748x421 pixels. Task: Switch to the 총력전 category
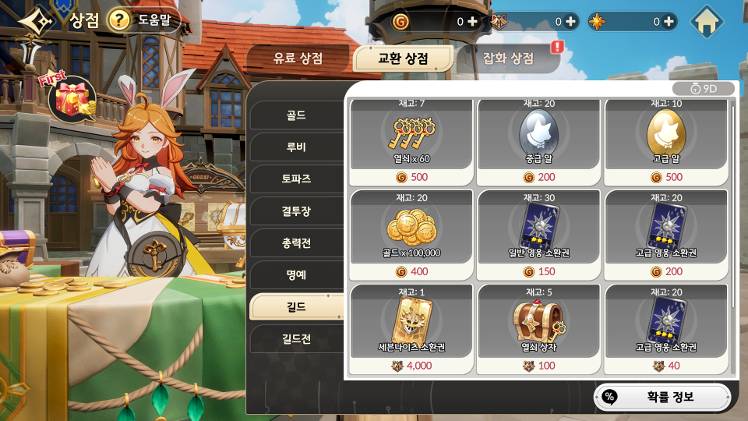295,242
